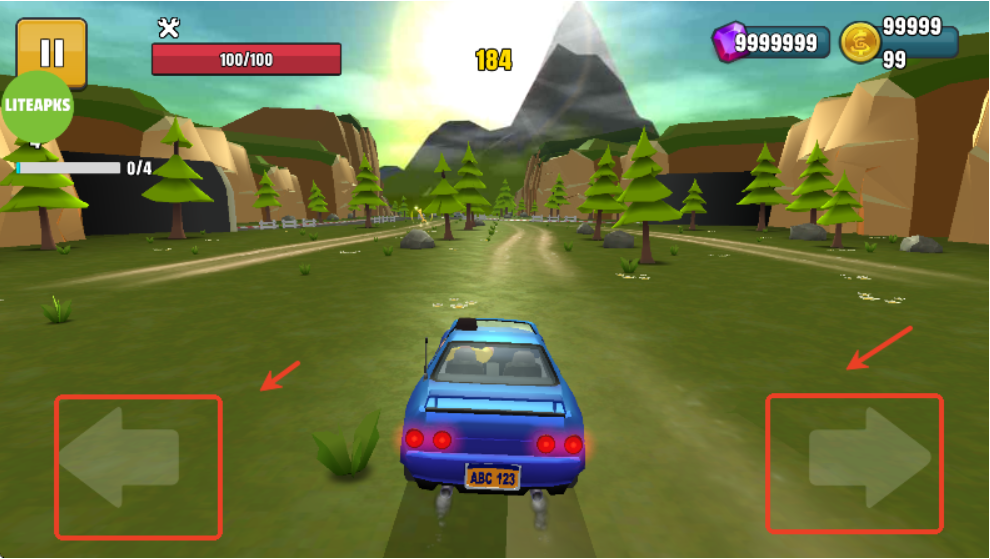
Task: Click the green LITEAPKS badge
Action: tap(36, 106)
